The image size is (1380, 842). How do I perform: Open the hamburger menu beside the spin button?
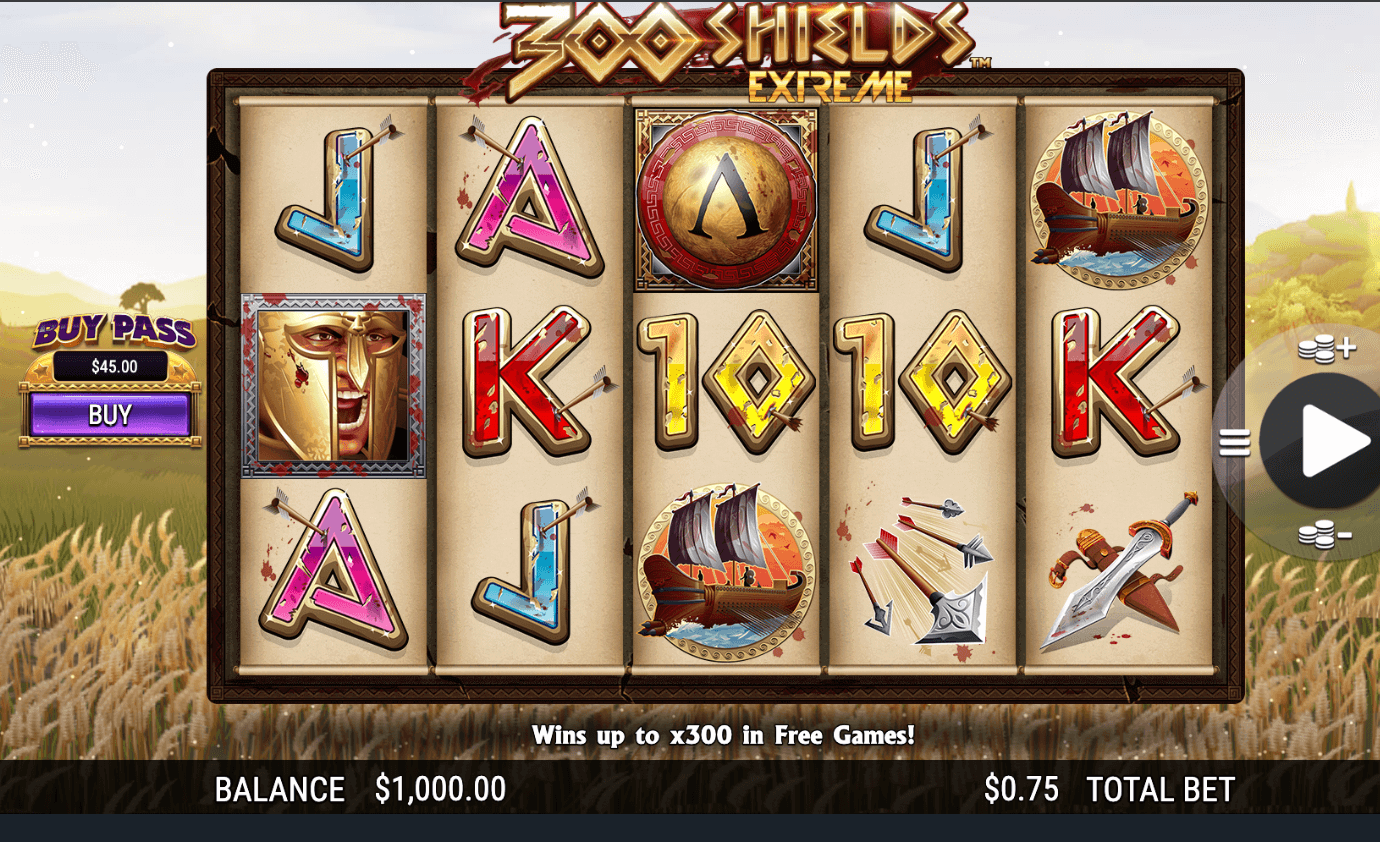point(1235,442)
